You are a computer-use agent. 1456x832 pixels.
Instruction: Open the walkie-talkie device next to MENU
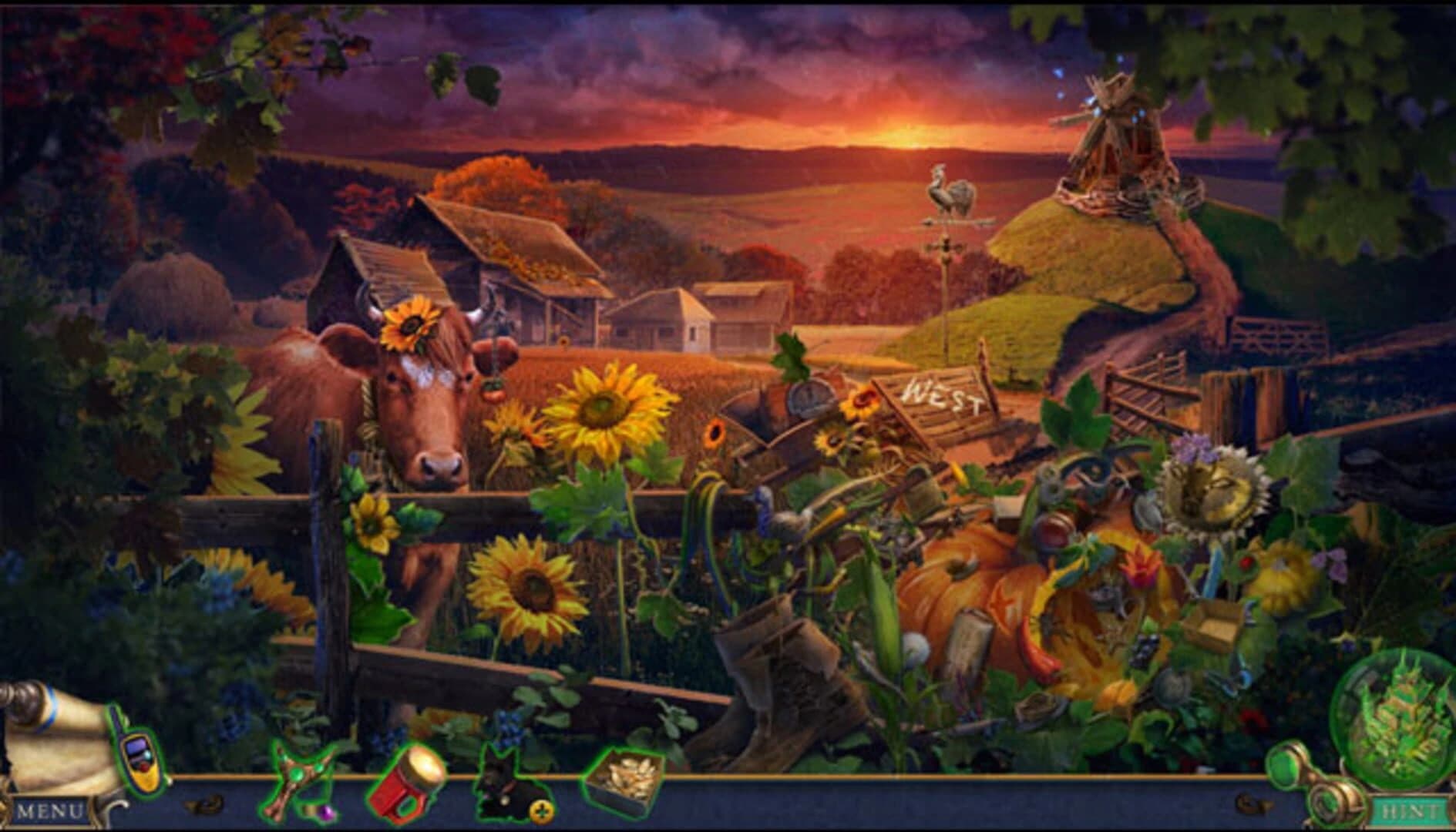(x=140, y=772)
